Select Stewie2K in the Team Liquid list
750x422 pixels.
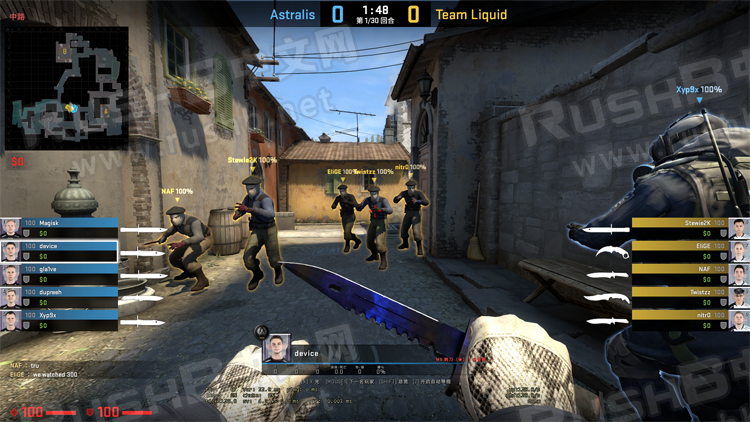point(690,227)
